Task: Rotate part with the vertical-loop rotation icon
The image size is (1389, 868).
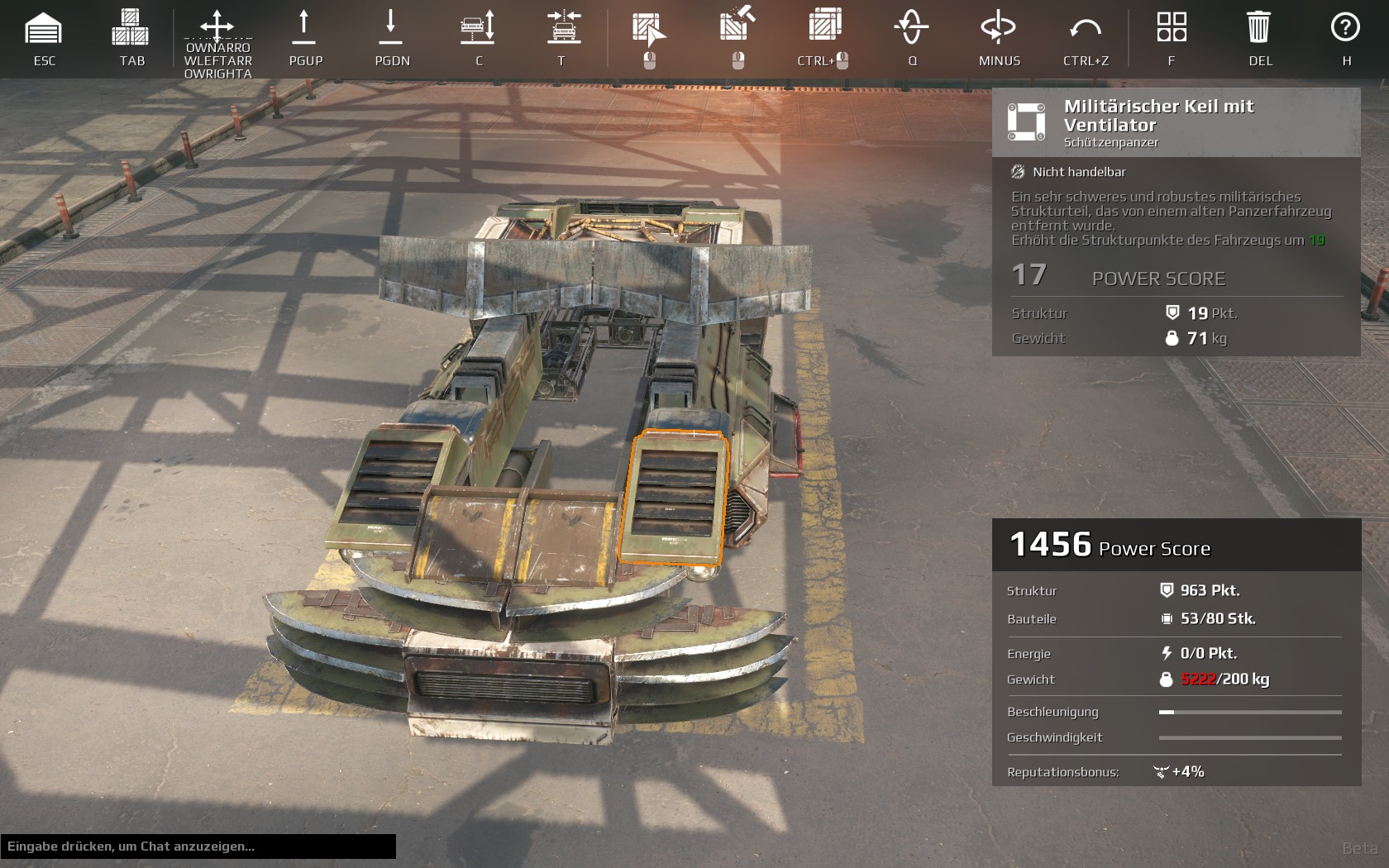Action: point(911,27)
